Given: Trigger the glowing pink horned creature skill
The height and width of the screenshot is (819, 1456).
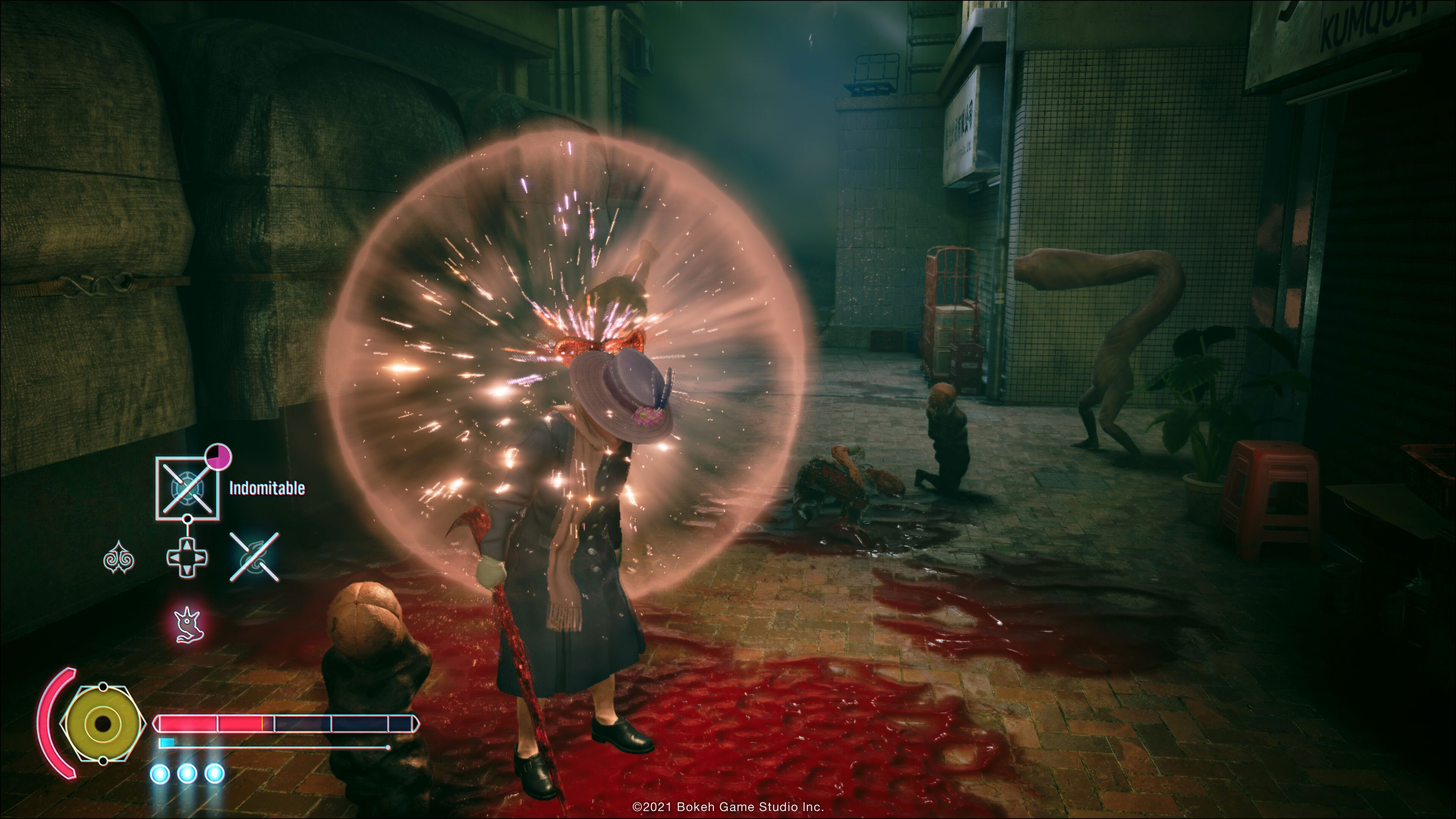Looking at the screenshot, I should (188, 624).
